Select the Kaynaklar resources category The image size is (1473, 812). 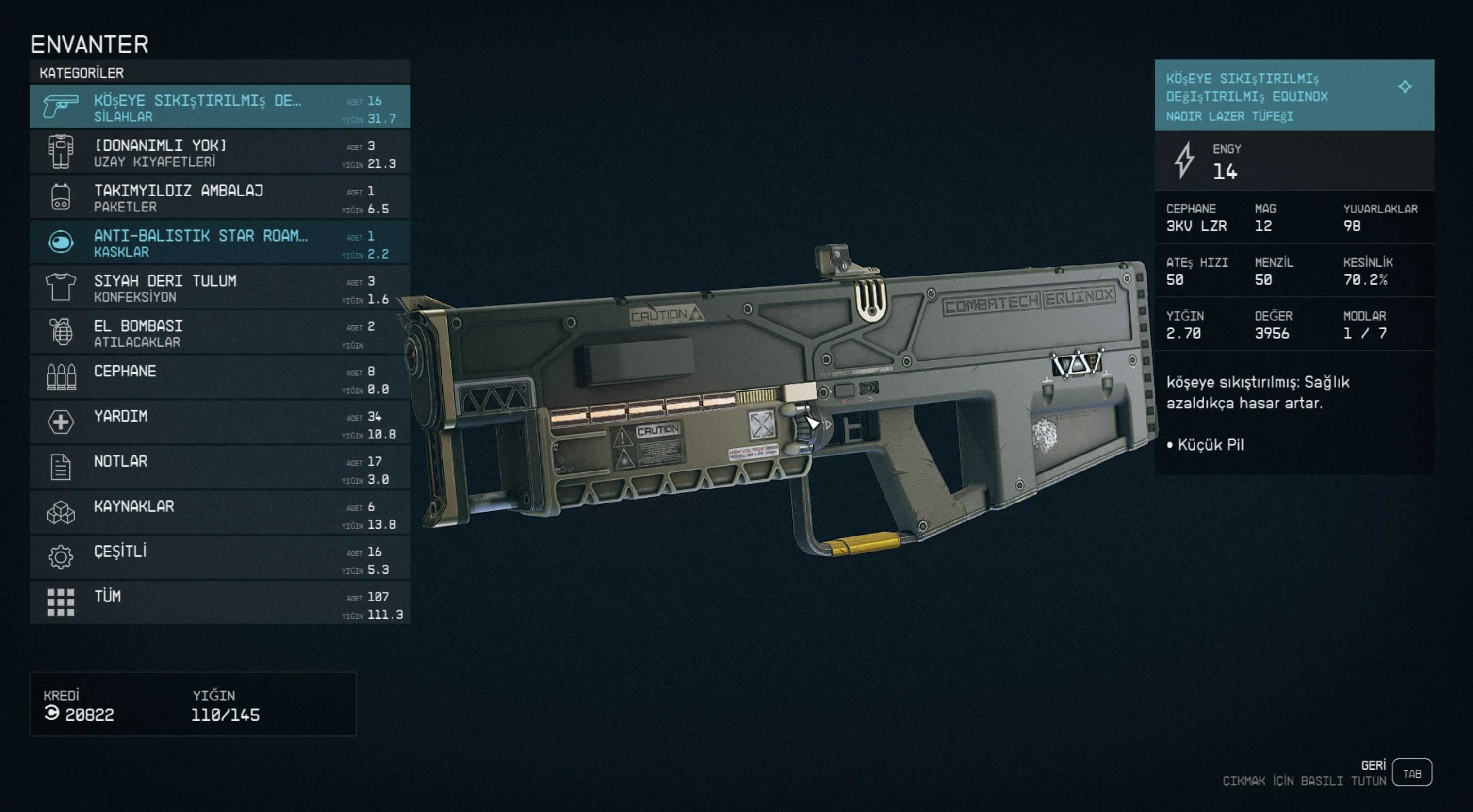[220, 513]
